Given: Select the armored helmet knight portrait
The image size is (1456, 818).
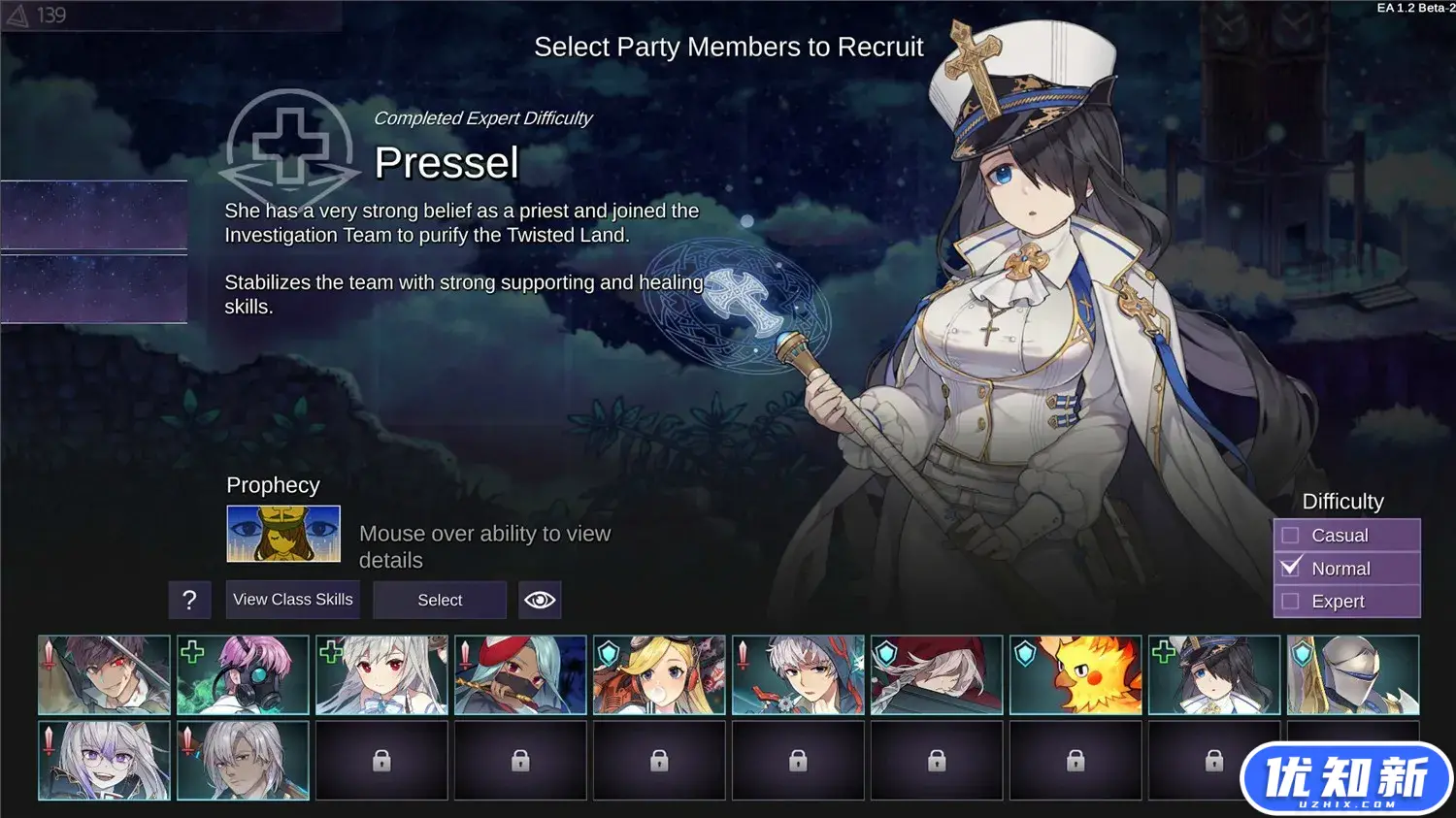Looking at the screenshot, I should (x=1353, y=675).
